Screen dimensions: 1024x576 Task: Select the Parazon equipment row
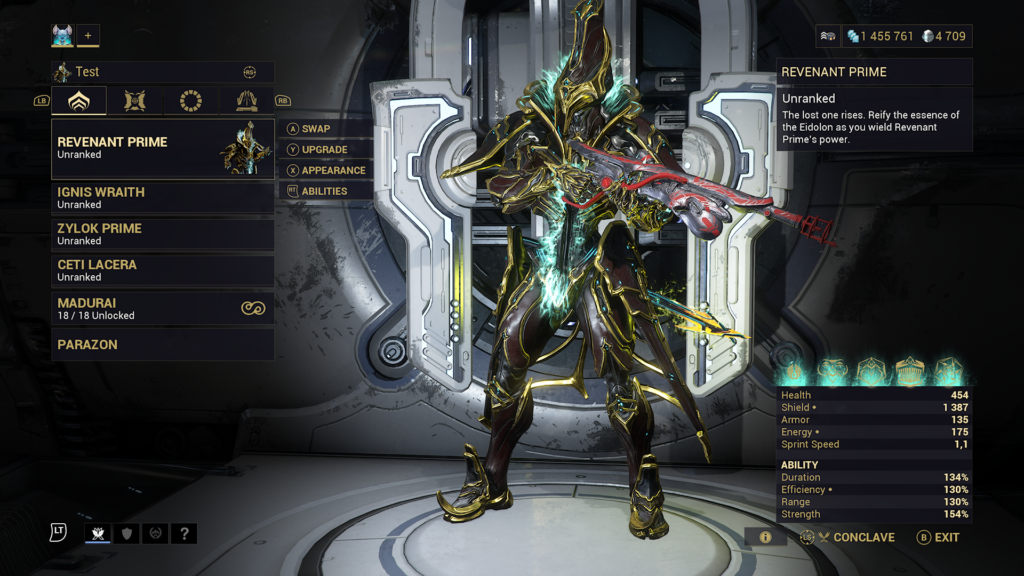pos(163,344)
